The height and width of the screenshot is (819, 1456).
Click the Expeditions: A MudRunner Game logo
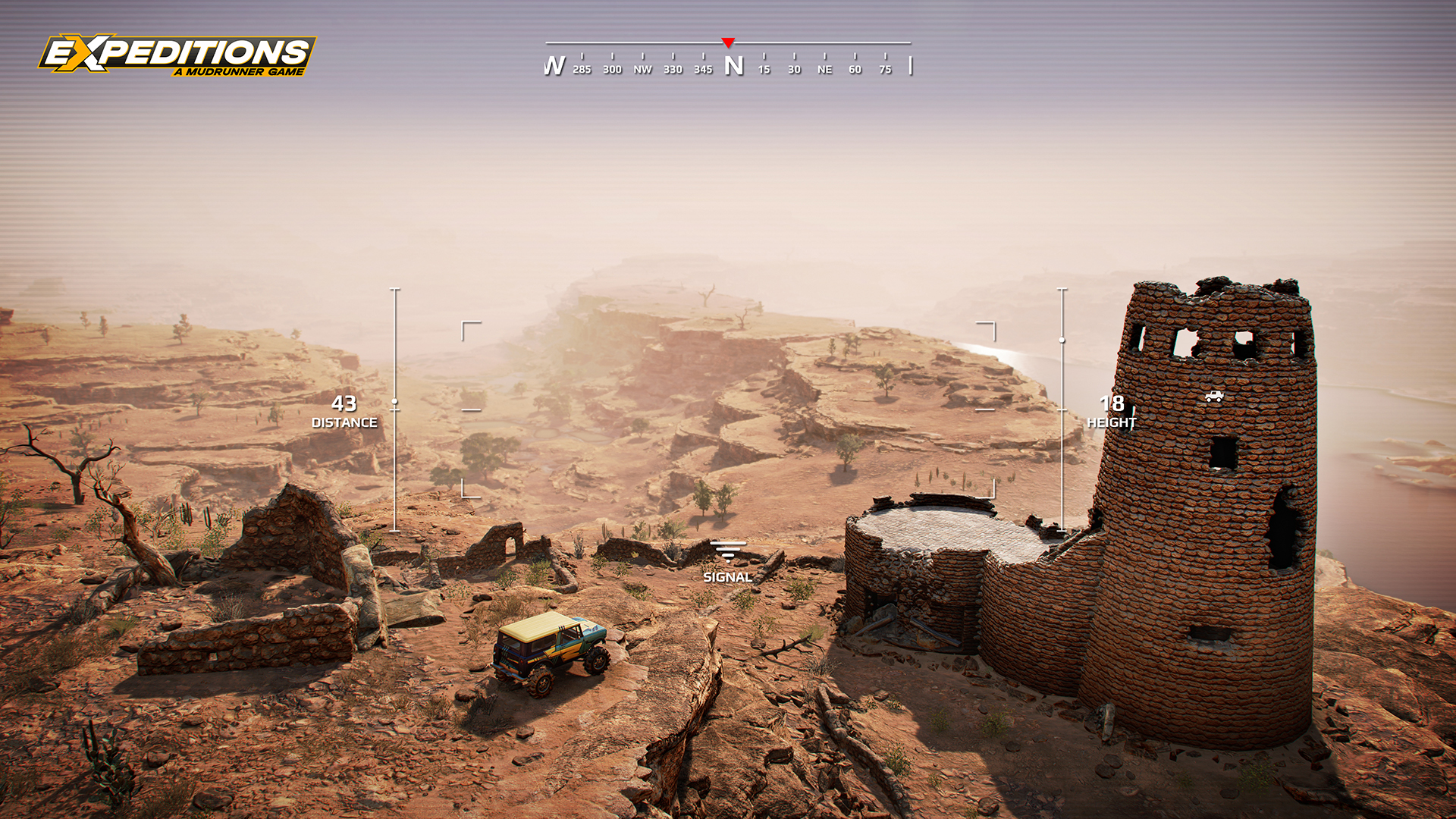coord(177,55)
